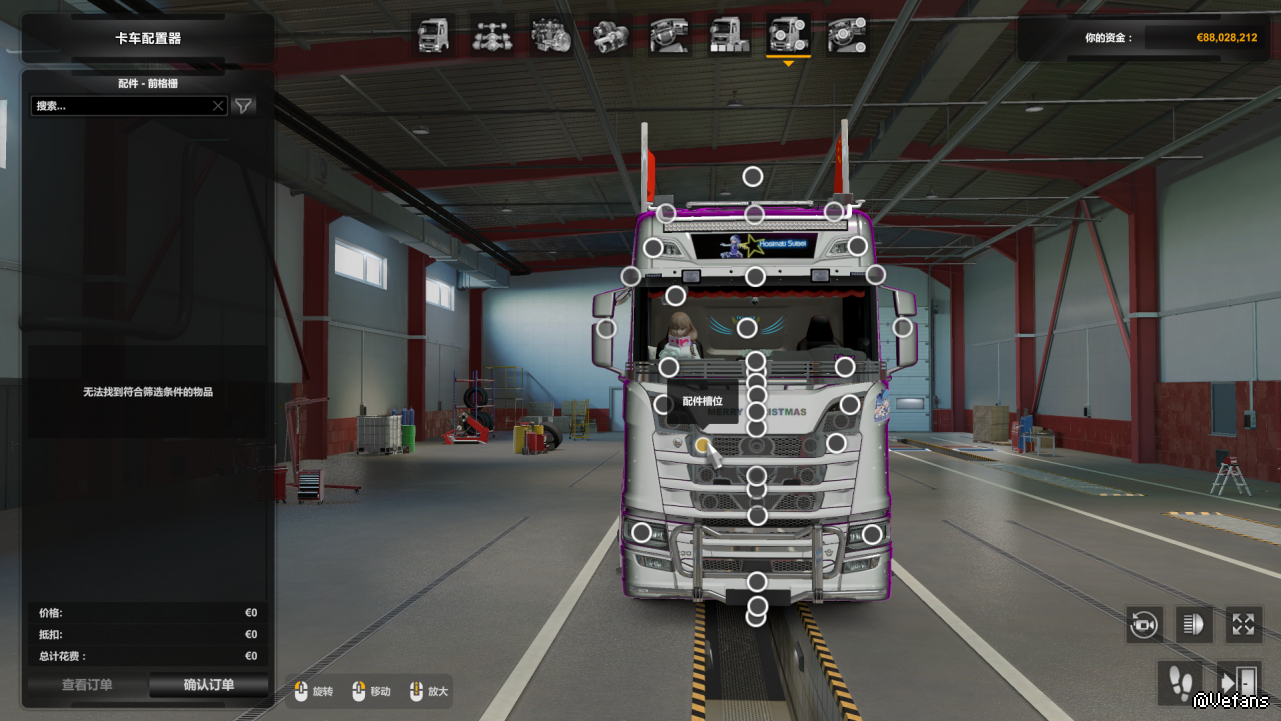Viewport: 1281px width, 721px height.
Task: Select the highlighted yellow accessory slot node
Action: [702, 444]
